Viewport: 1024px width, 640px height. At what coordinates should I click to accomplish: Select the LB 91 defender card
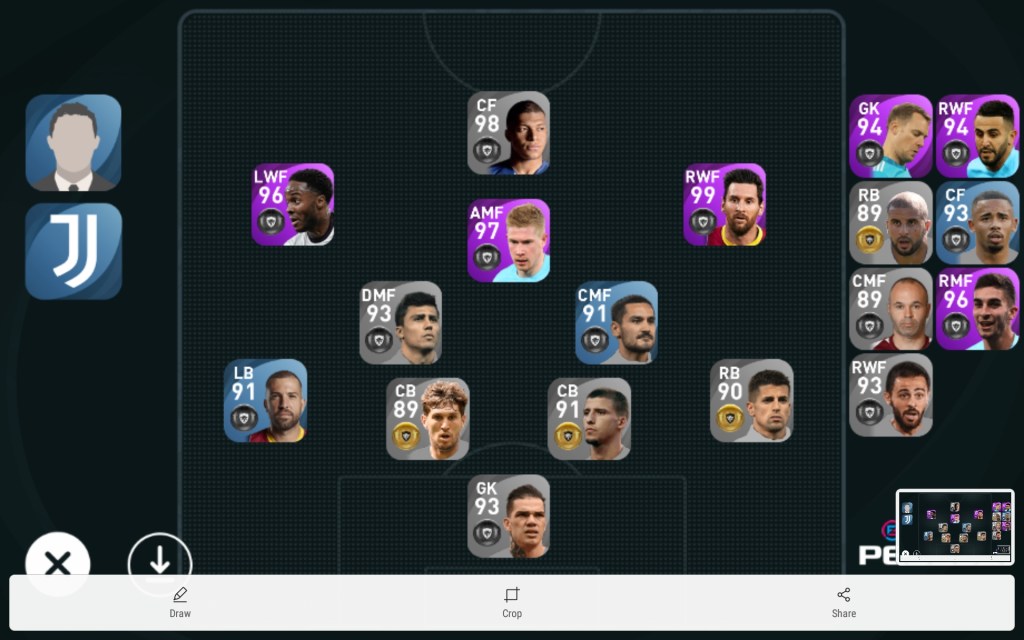[265, 400]
